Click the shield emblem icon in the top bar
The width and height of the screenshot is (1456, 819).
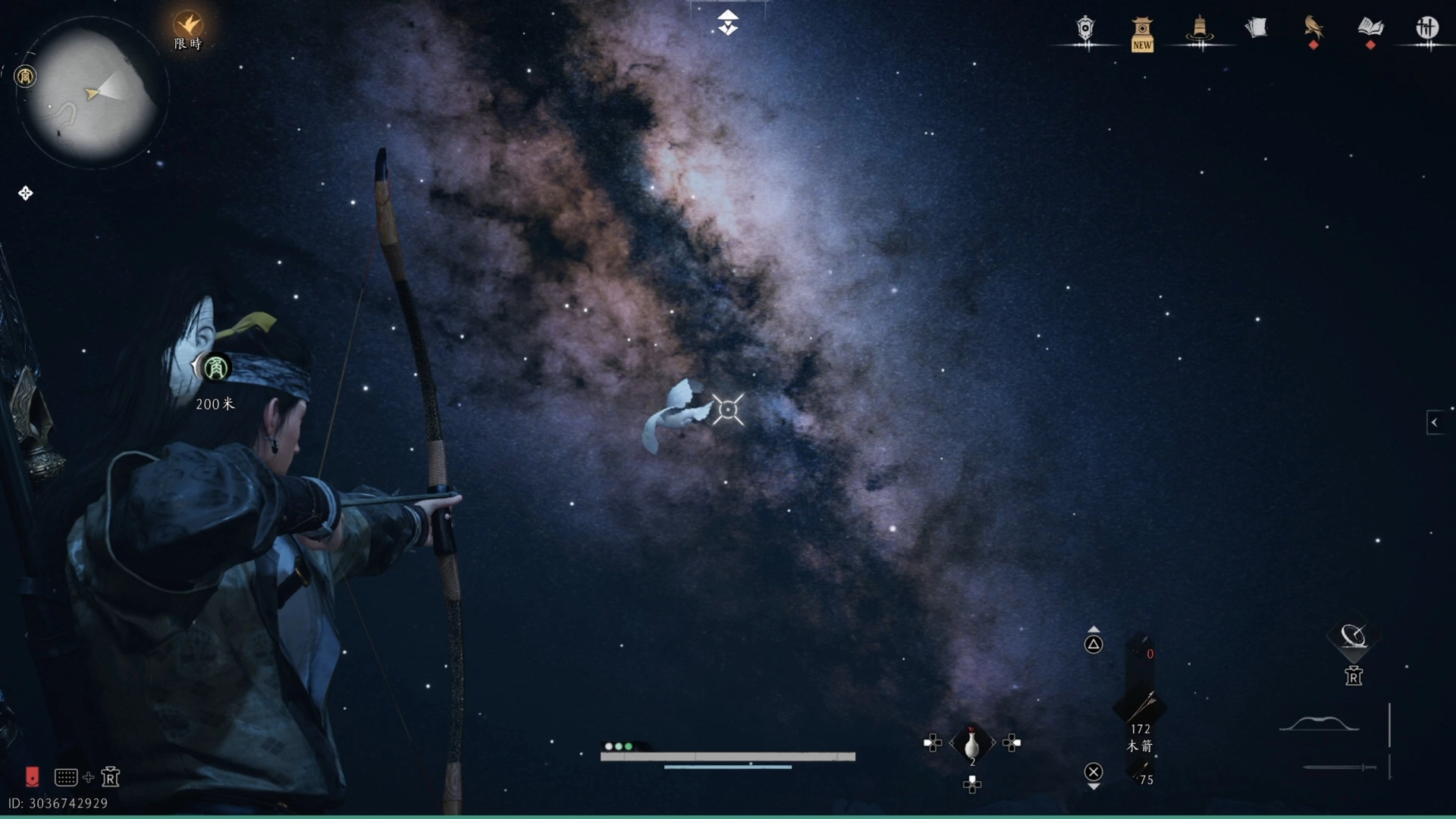pyautogui.click(x=1085, y=30)
